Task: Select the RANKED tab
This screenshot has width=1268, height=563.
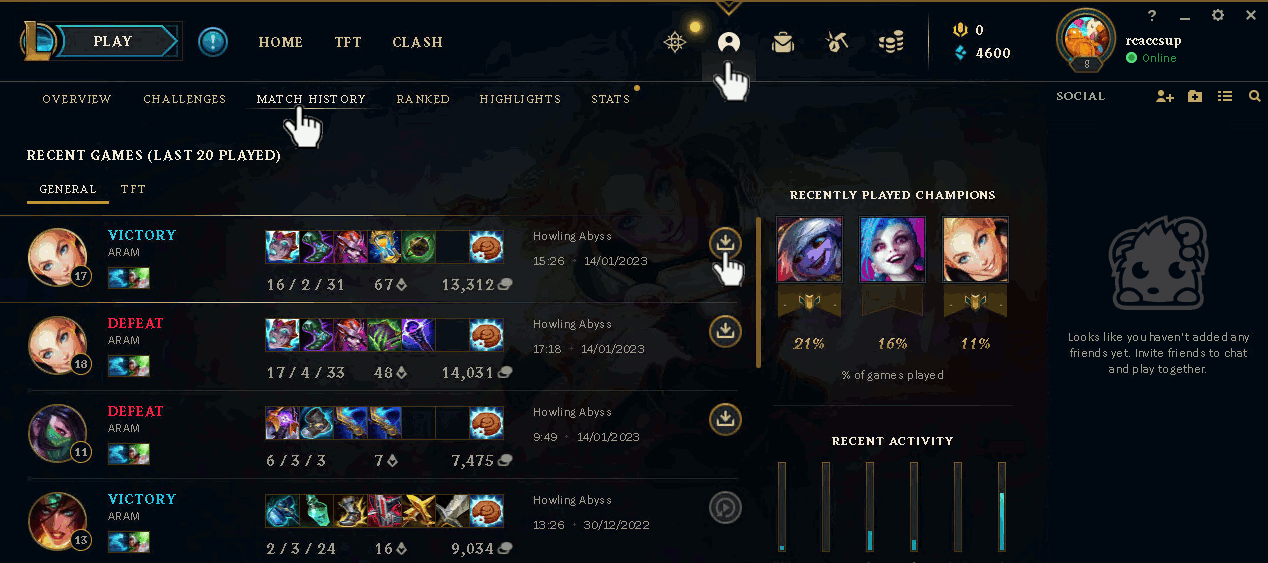Action: point(423,99)
